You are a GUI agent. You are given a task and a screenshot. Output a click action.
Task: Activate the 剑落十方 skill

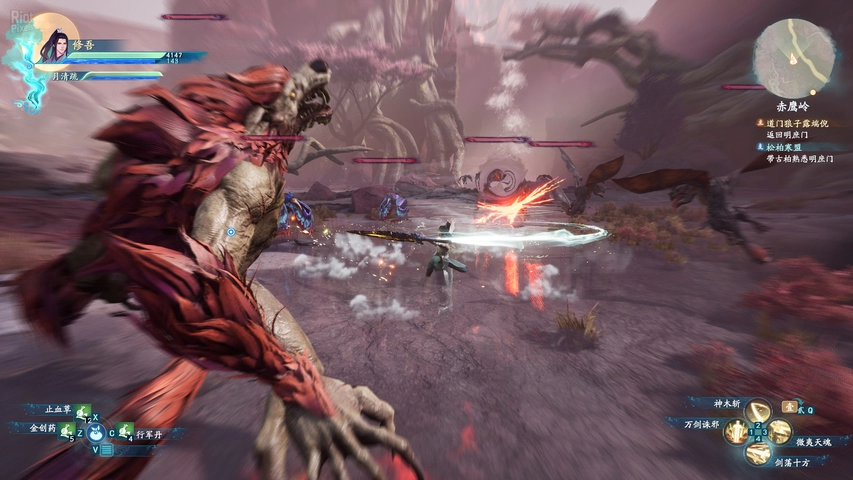759,453
